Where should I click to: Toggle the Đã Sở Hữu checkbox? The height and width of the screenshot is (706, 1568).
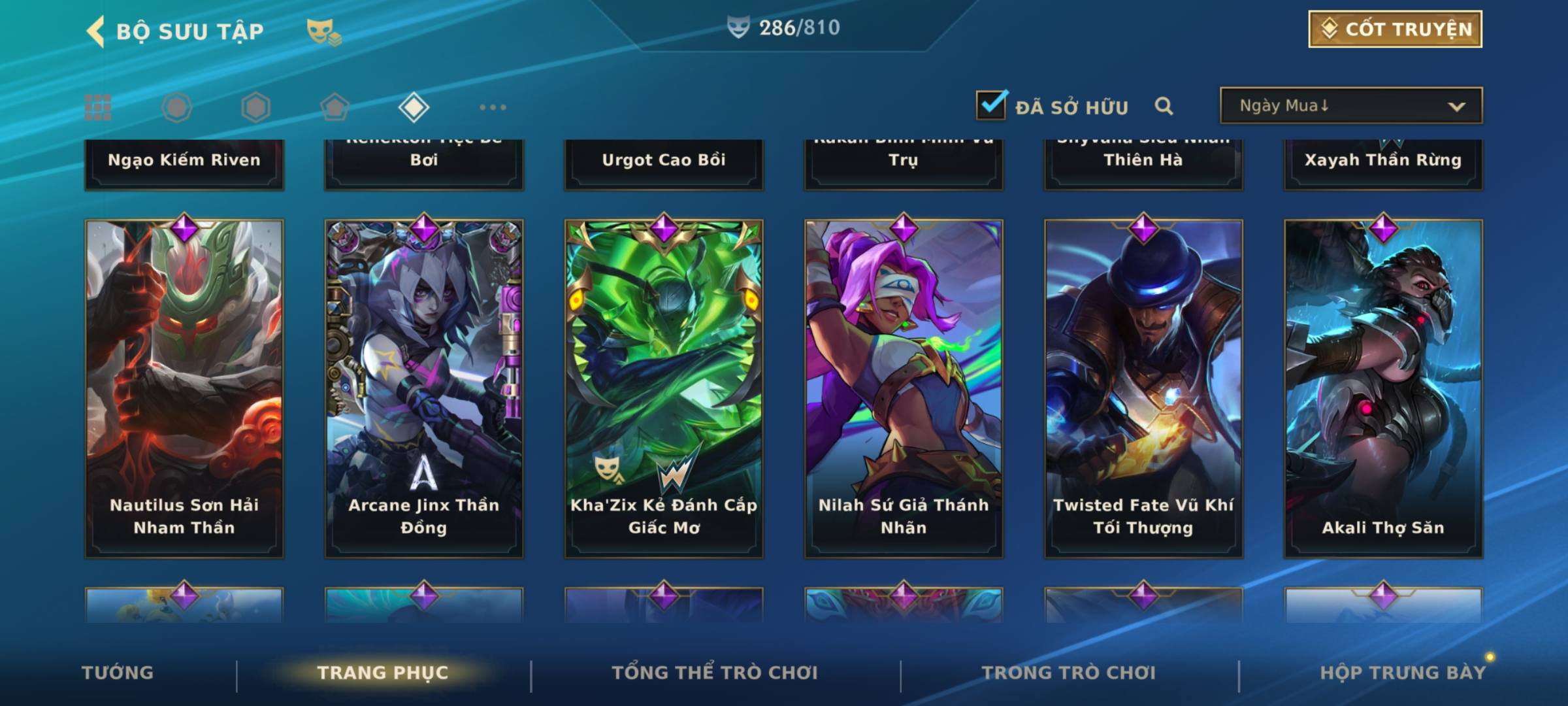991,105
